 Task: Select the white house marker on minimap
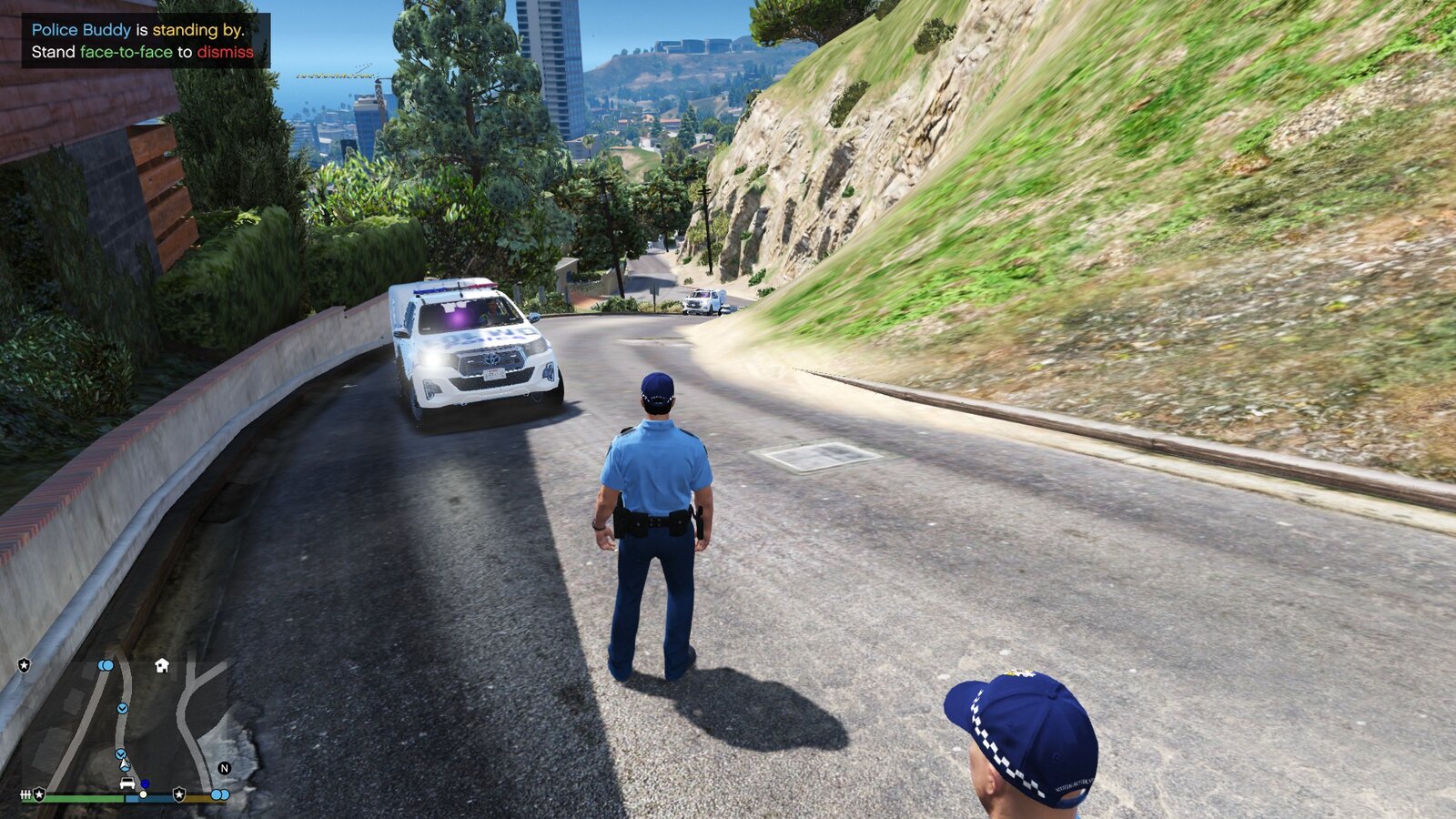click(x=162, y=665)
